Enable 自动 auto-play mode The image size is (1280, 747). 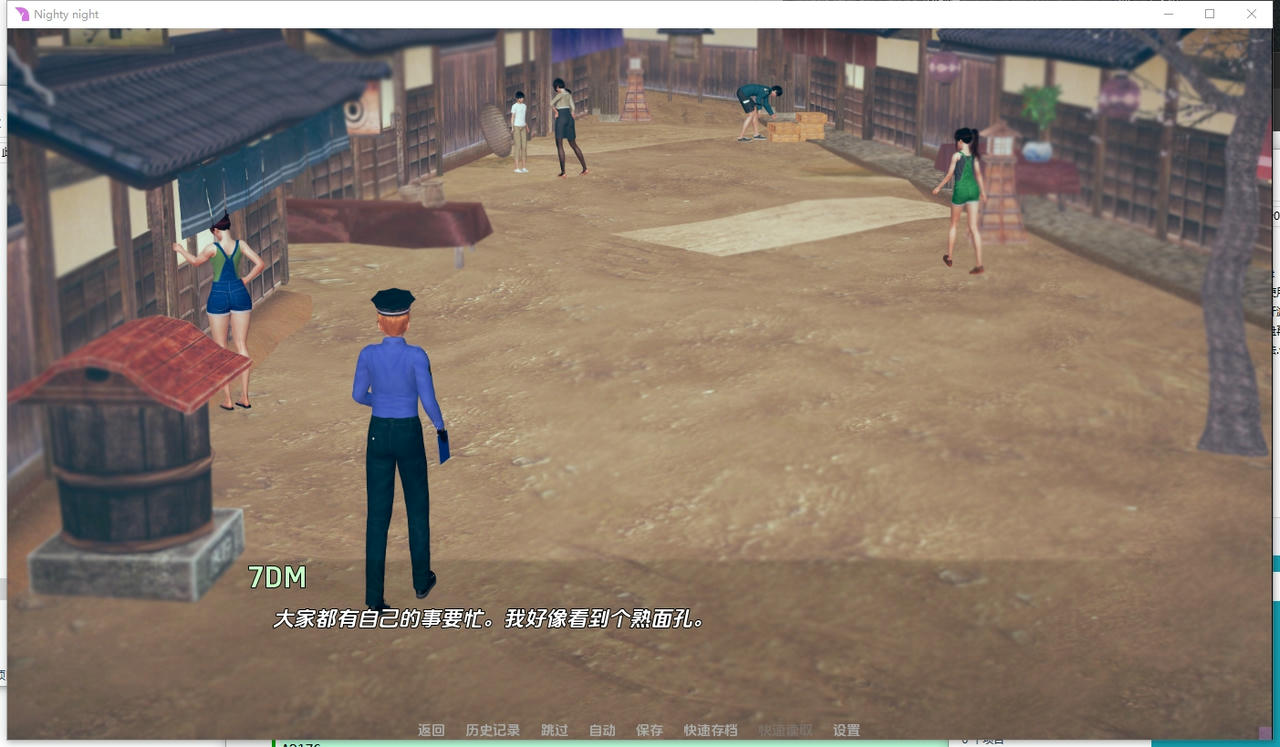601,730
